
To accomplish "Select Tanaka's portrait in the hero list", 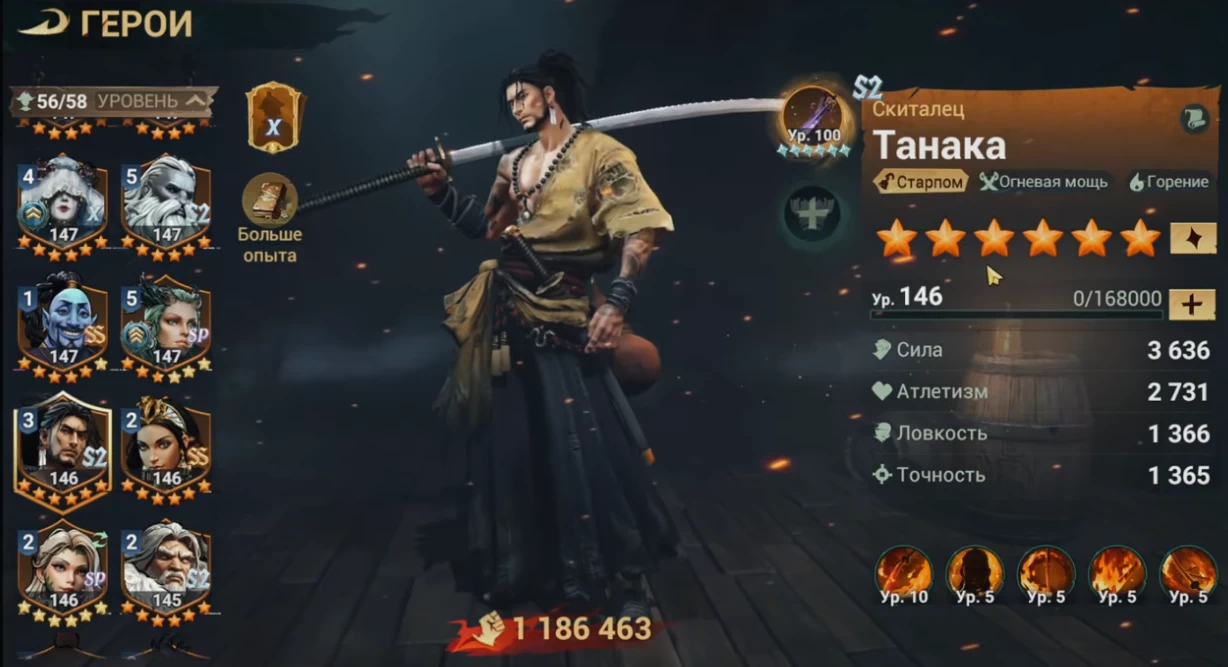I will (x=62, y=446).
